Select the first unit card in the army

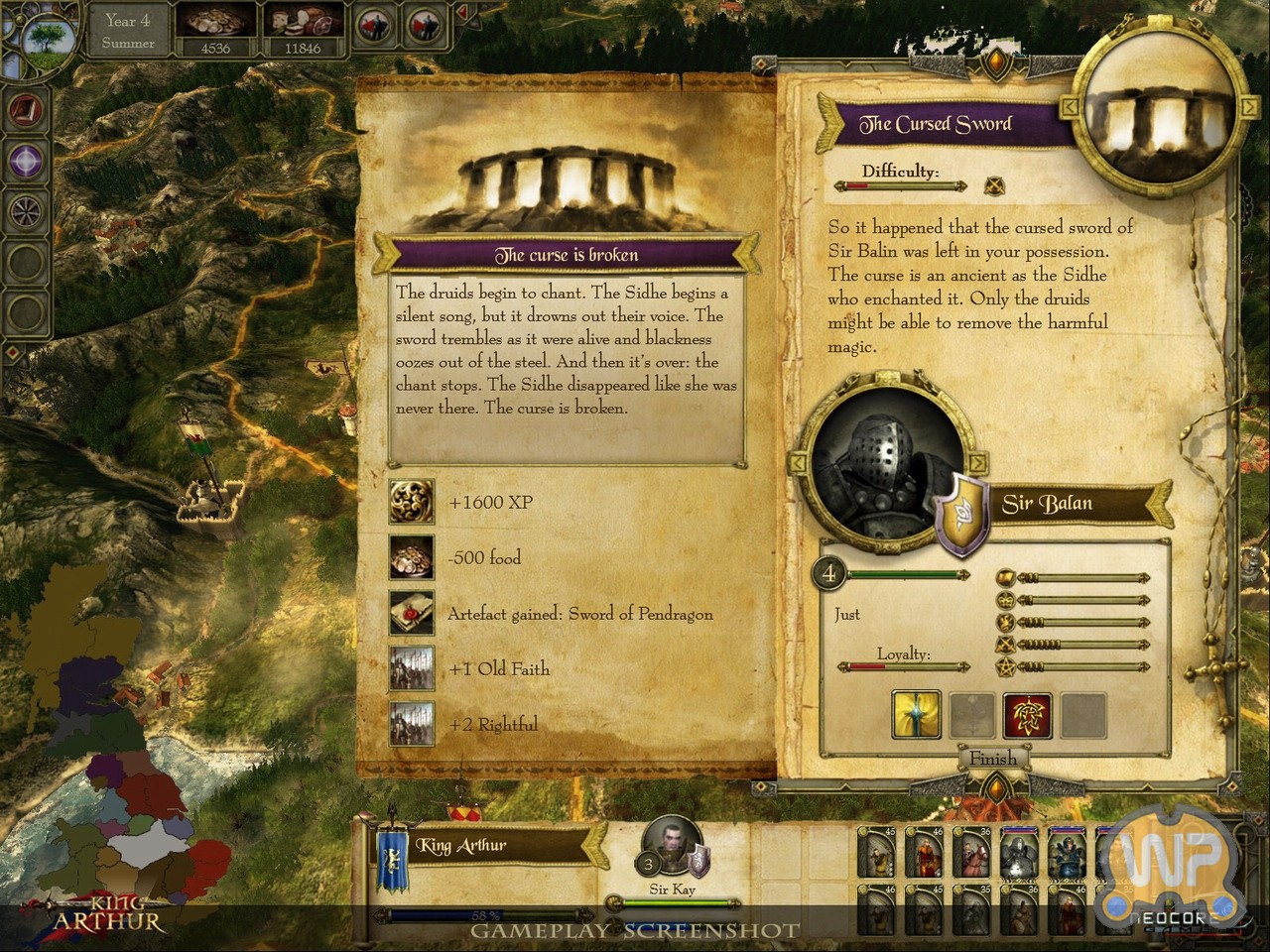click(x=877, y=853)
